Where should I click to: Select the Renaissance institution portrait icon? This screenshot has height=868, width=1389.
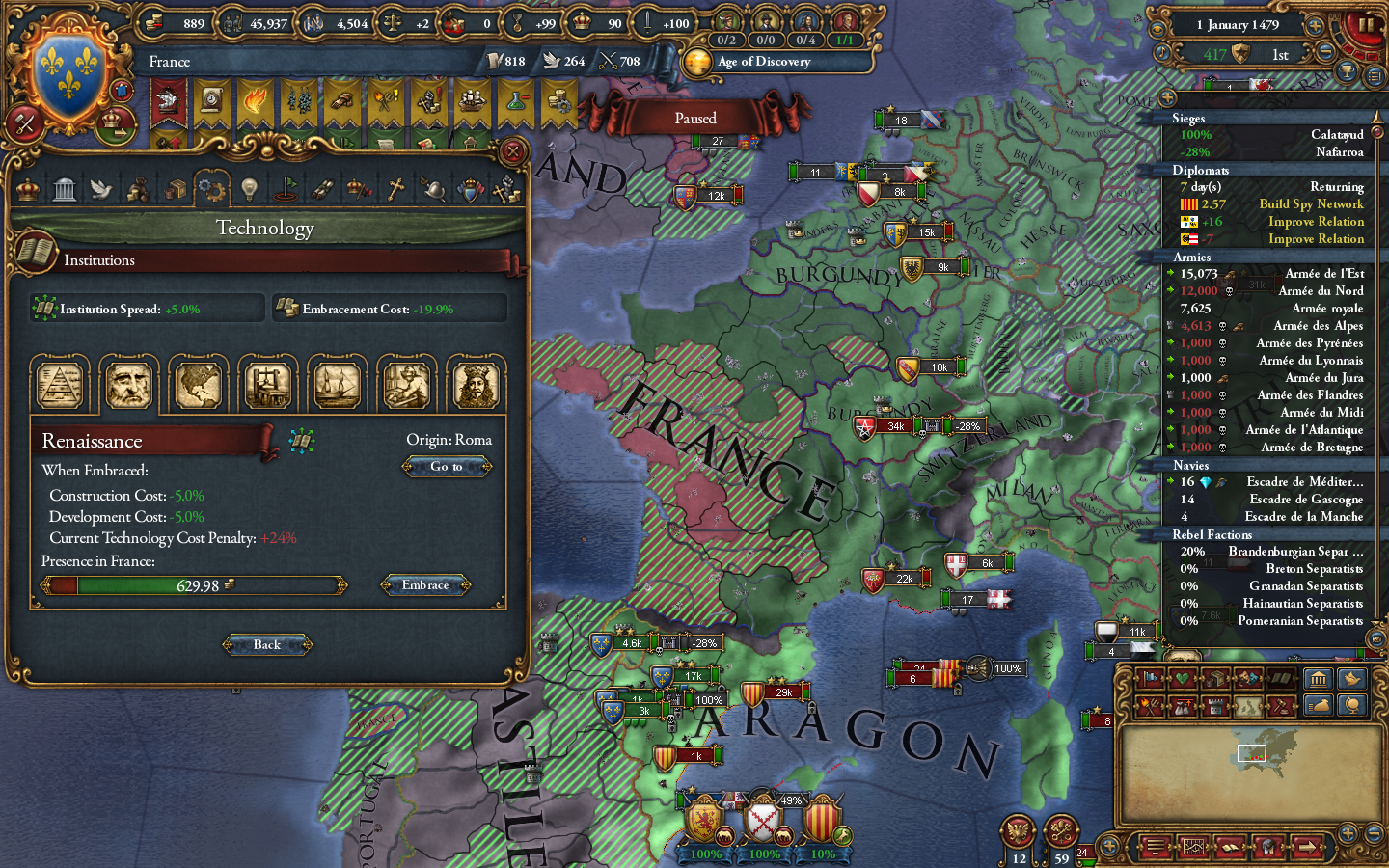click(129, 384)
